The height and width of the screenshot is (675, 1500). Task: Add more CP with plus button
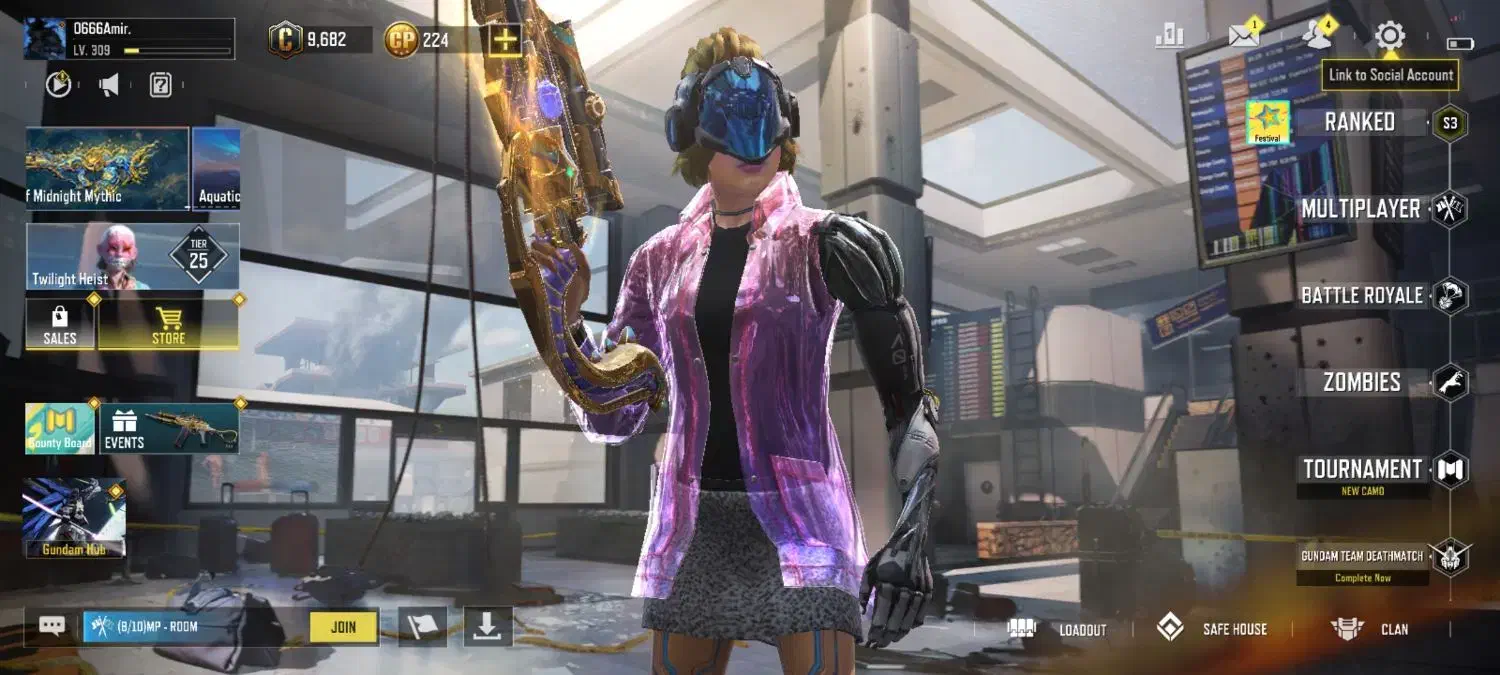505,40
